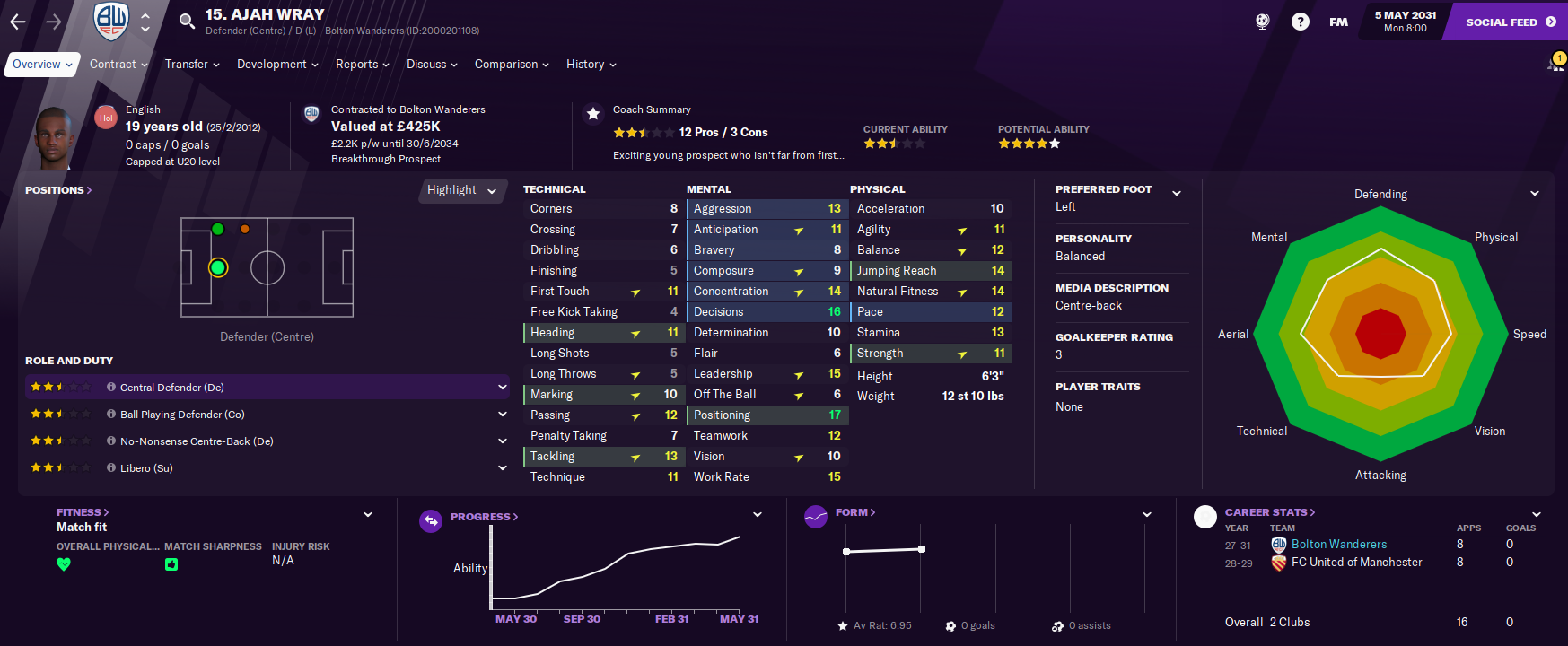Open the History menu

(x=591, y=65)
